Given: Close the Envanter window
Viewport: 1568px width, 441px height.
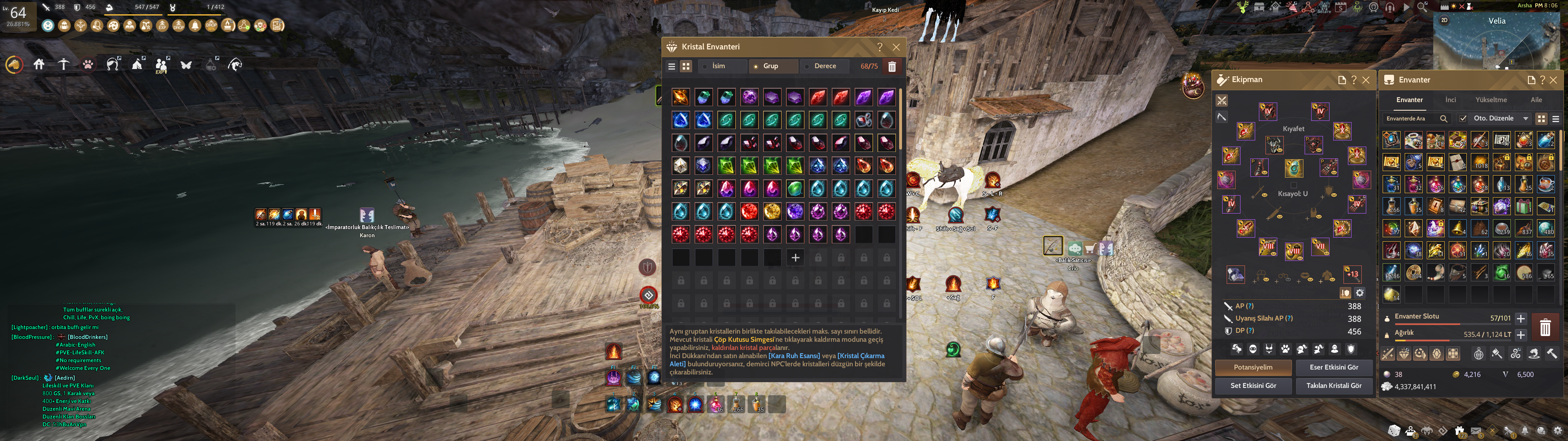Looking at the screenshot, I should [1553, 80].
